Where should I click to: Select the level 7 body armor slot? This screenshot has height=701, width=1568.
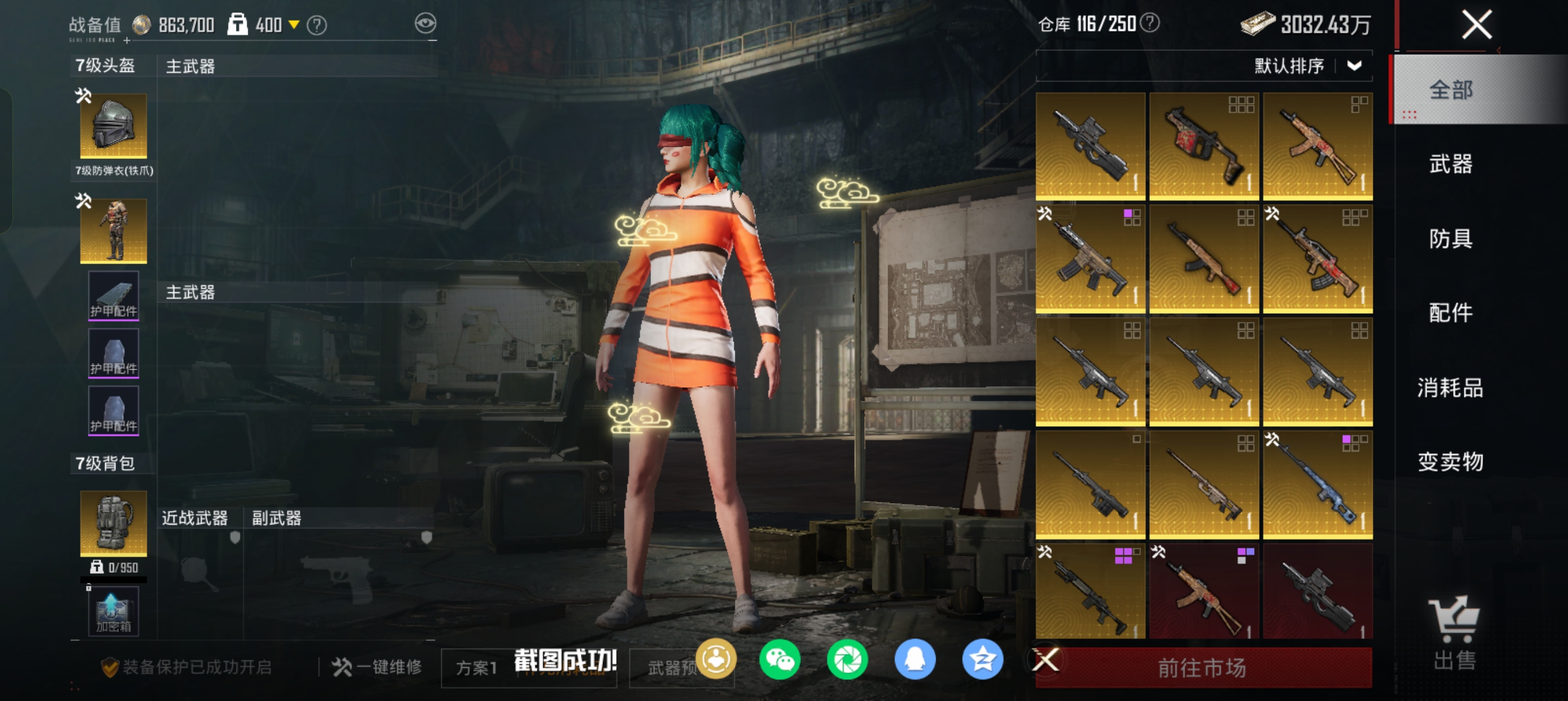(113, 231)
